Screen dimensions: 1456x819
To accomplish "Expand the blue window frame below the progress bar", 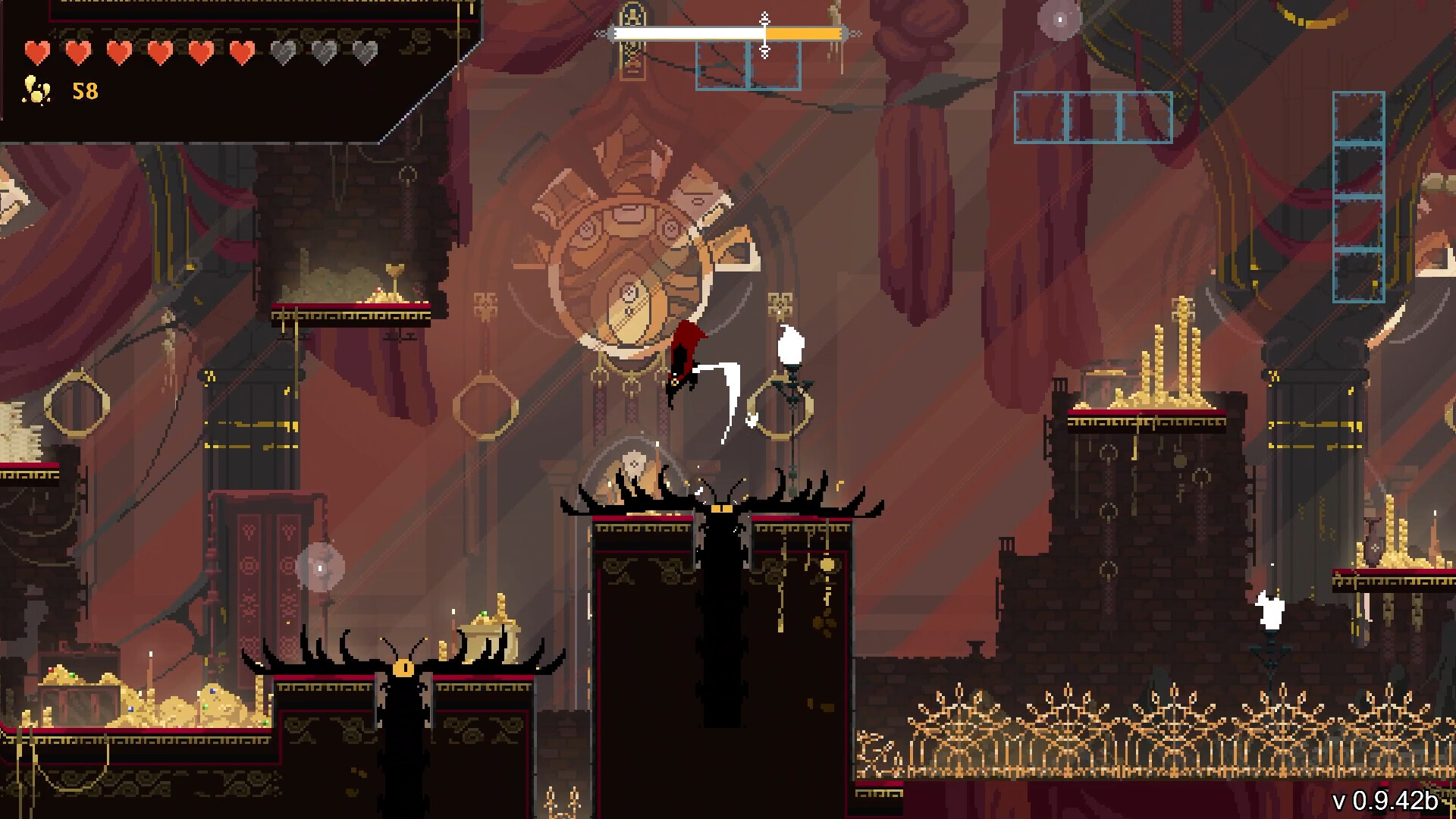I will point(748,64).
